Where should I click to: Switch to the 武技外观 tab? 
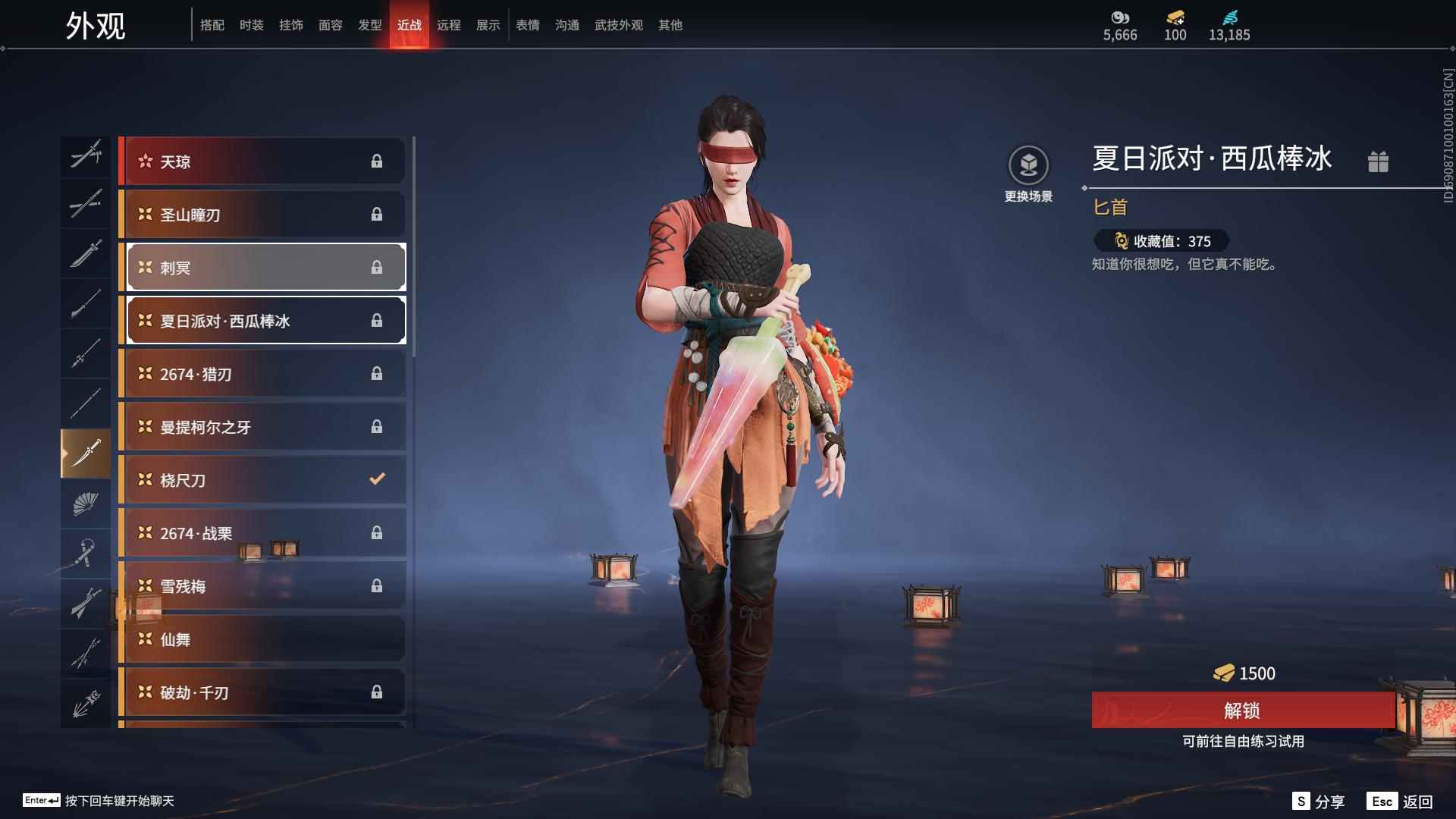[x=618, y=24]
